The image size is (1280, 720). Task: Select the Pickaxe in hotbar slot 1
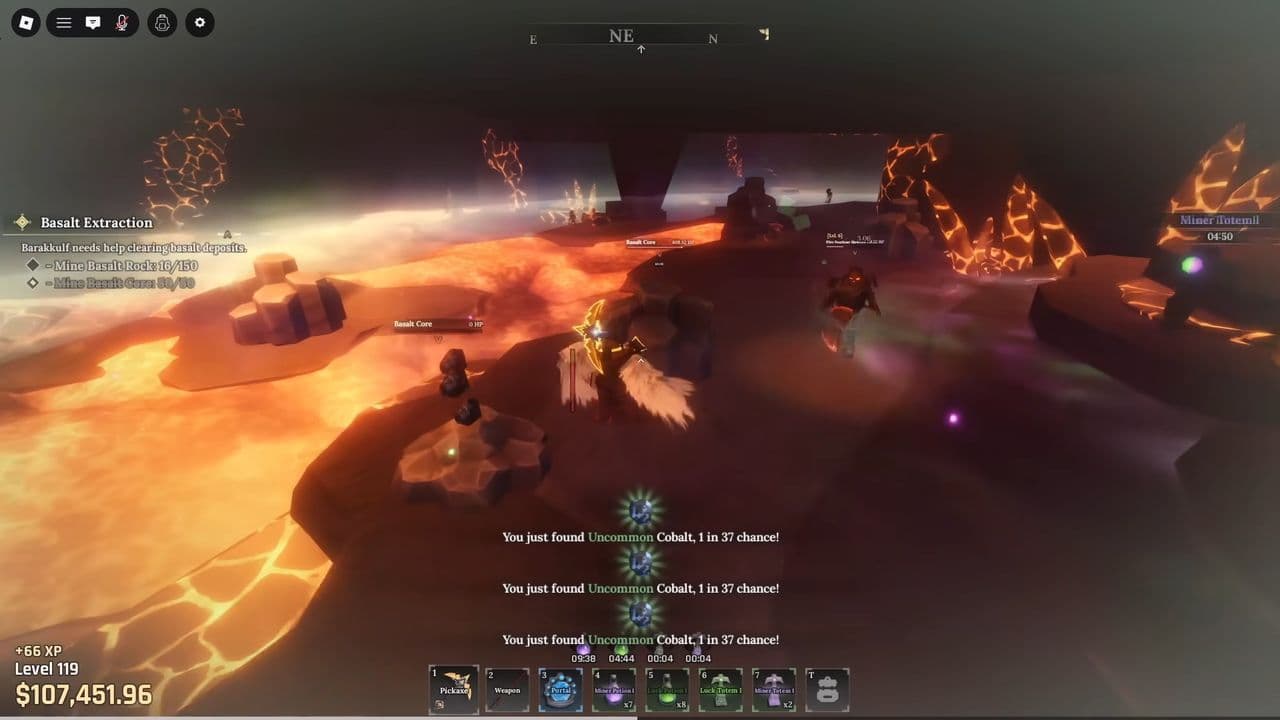pos(453,688)
